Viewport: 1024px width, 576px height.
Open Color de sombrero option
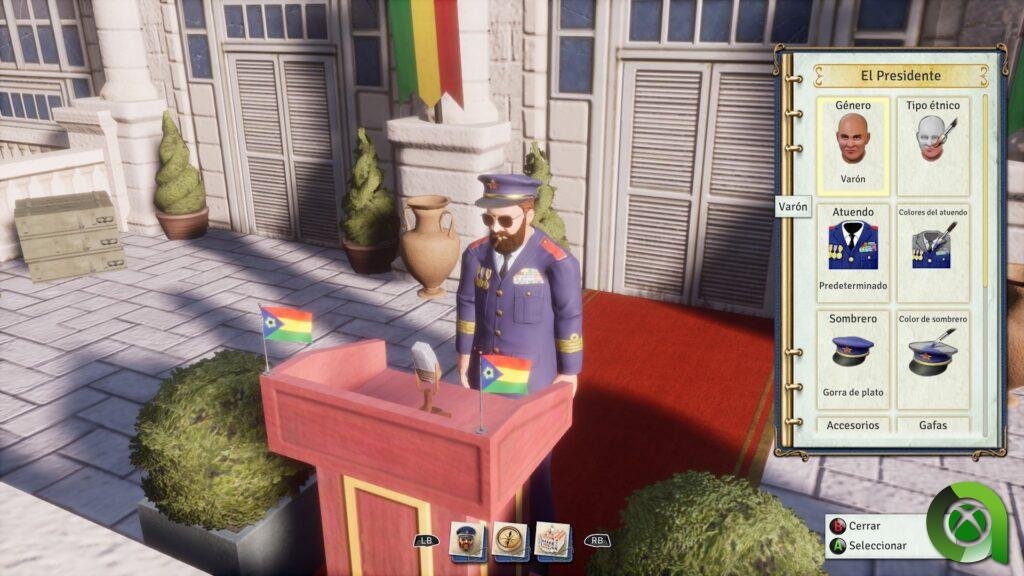point(933,359)
